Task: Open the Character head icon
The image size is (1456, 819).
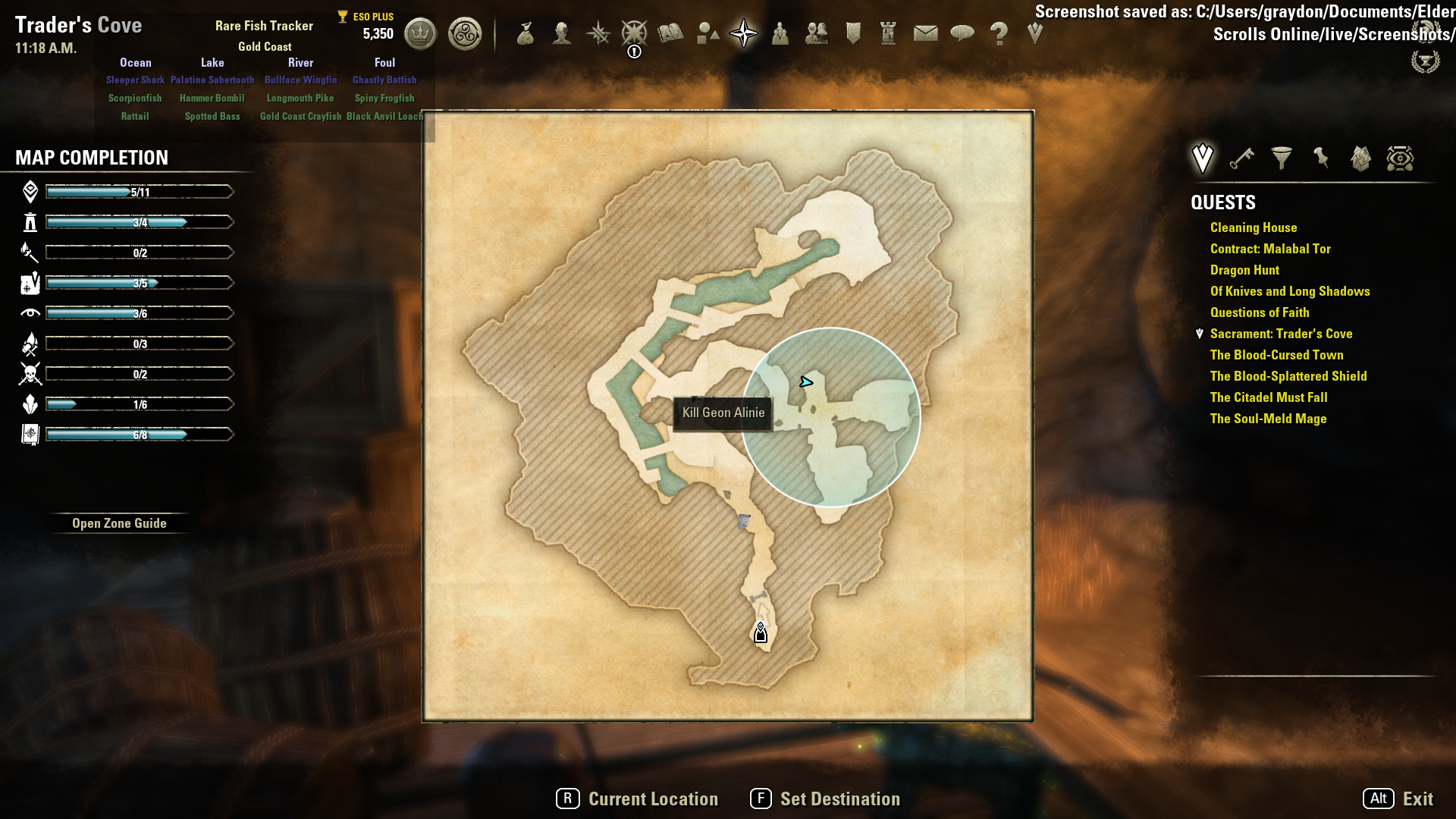Action: coord(561,33)
